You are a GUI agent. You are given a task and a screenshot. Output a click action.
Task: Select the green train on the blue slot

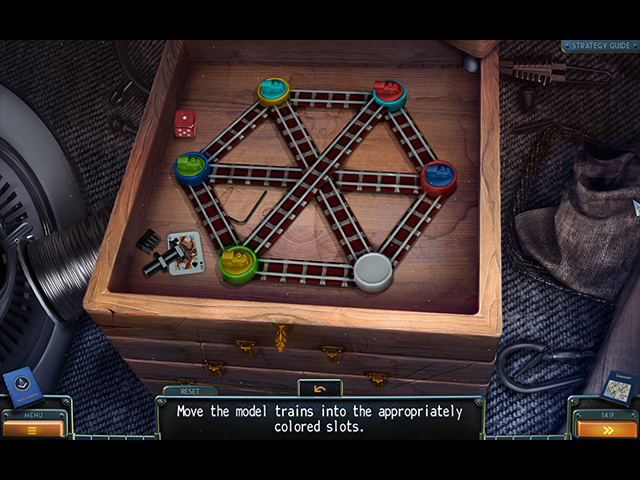tap(192, 167)
